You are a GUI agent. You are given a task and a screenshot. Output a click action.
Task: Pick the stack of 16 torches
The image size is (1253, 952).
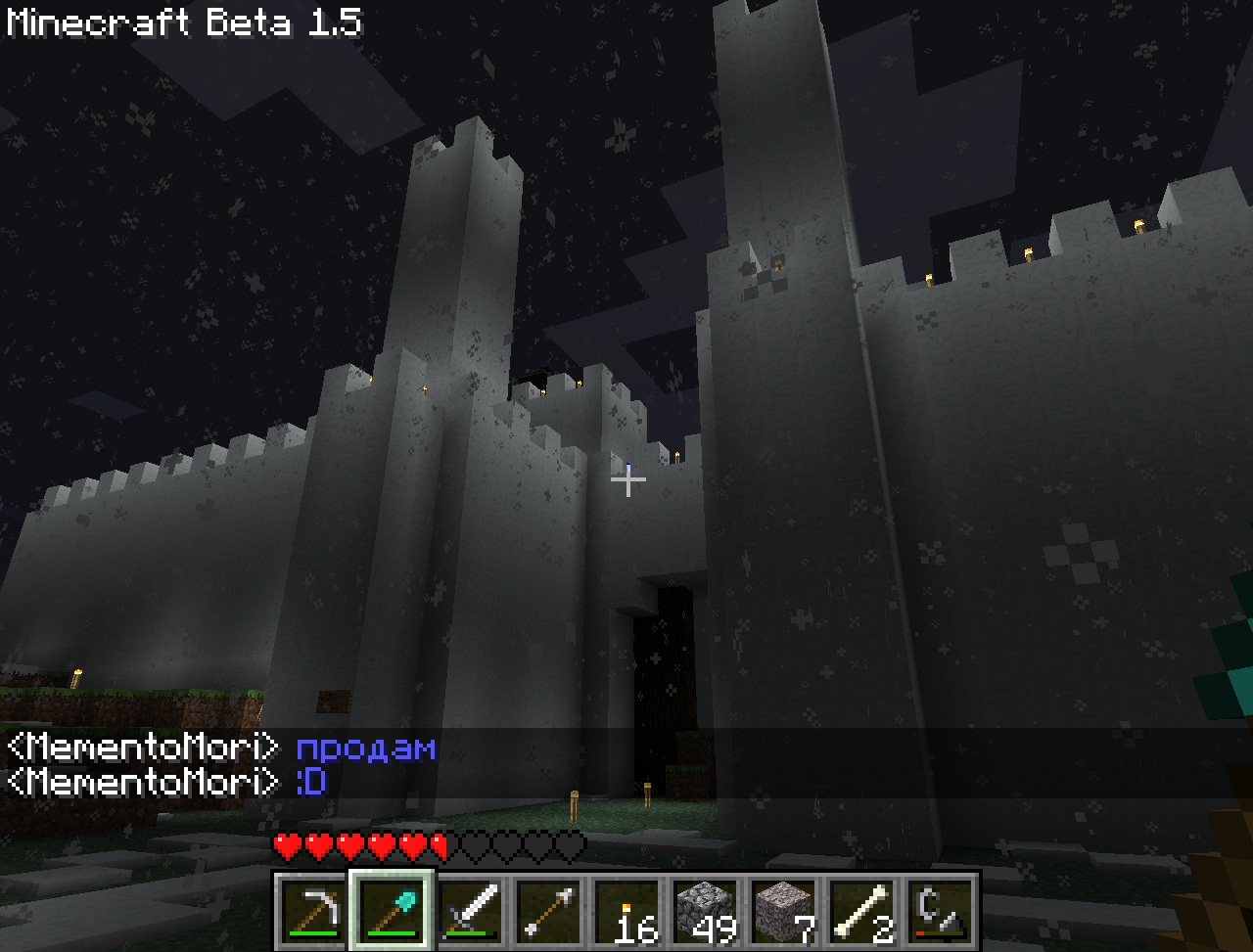pyautogui.click(x=626, y=910)
